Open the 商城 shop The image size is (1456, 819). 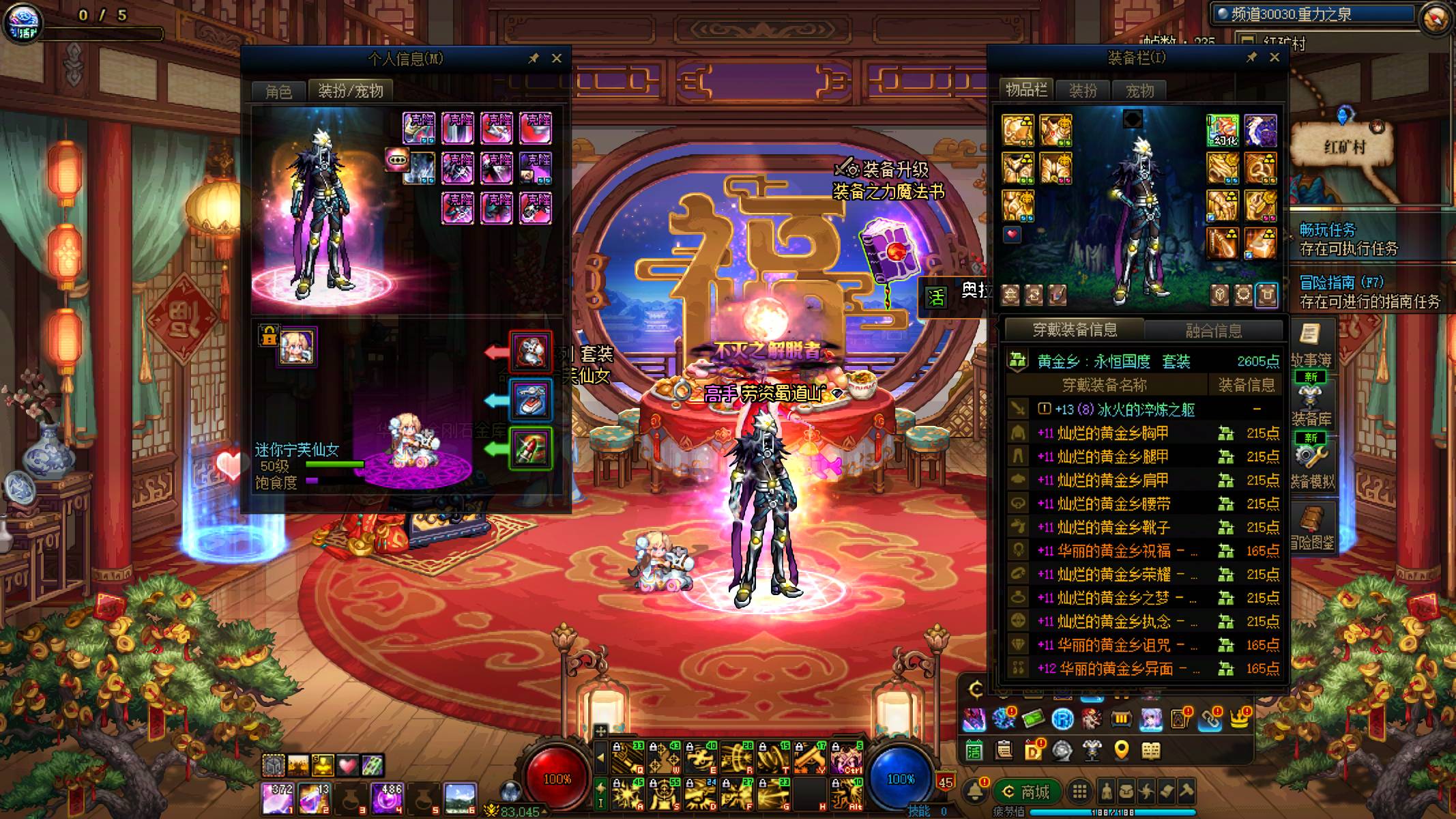point(1027,792)
